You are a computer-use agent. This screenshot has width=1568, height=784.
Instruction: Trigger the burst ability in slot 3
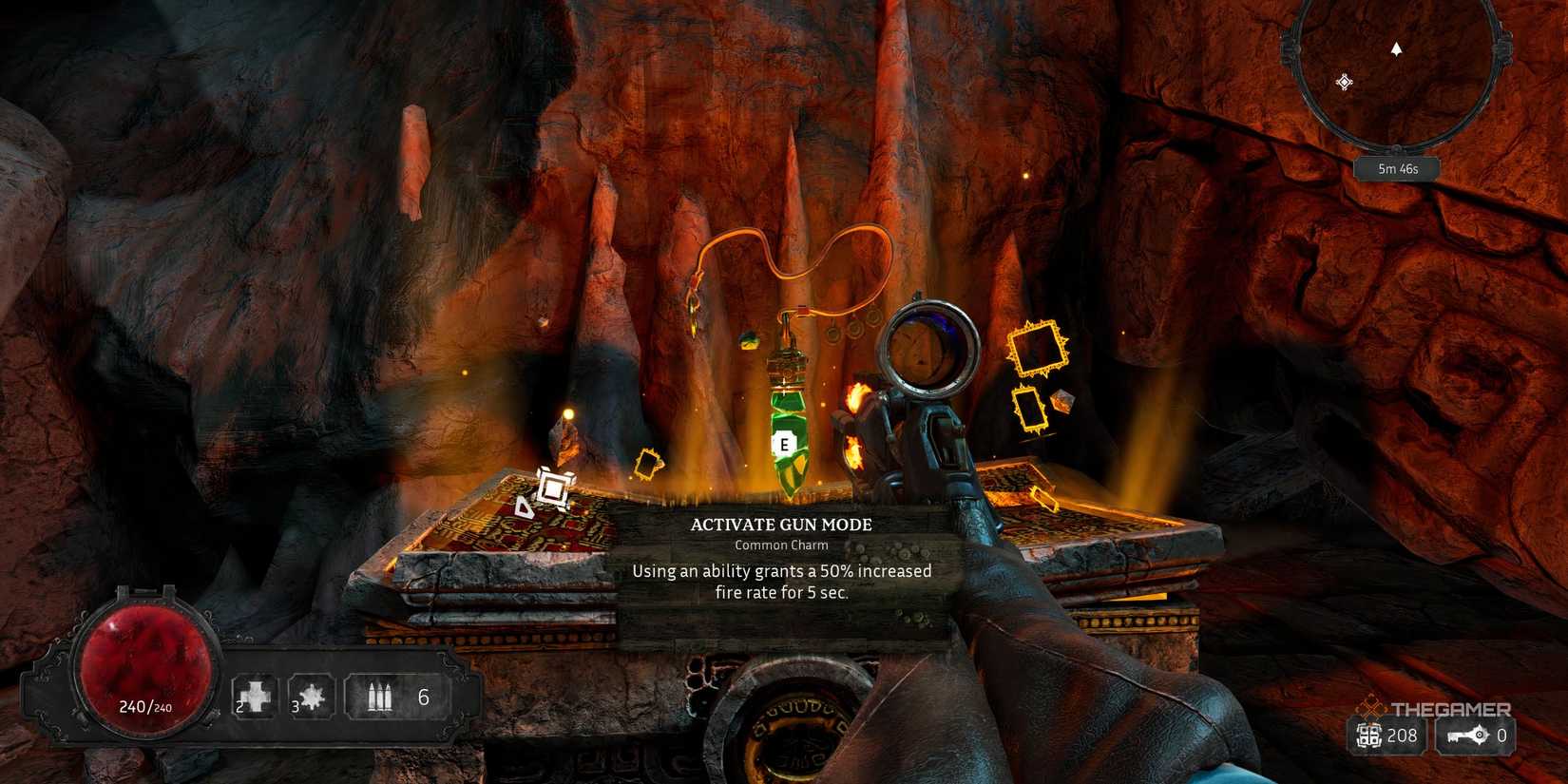311,697
